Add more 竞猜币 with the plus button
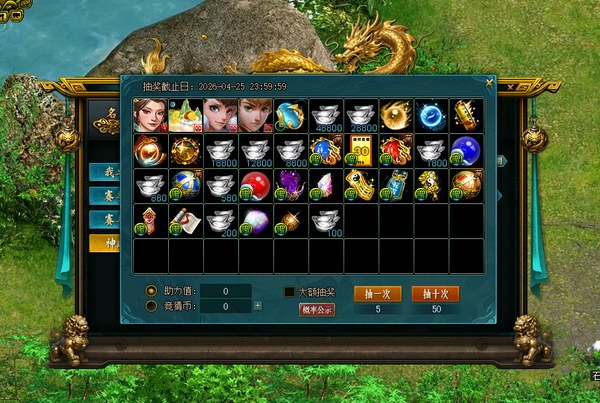 [x=258, y=306]
